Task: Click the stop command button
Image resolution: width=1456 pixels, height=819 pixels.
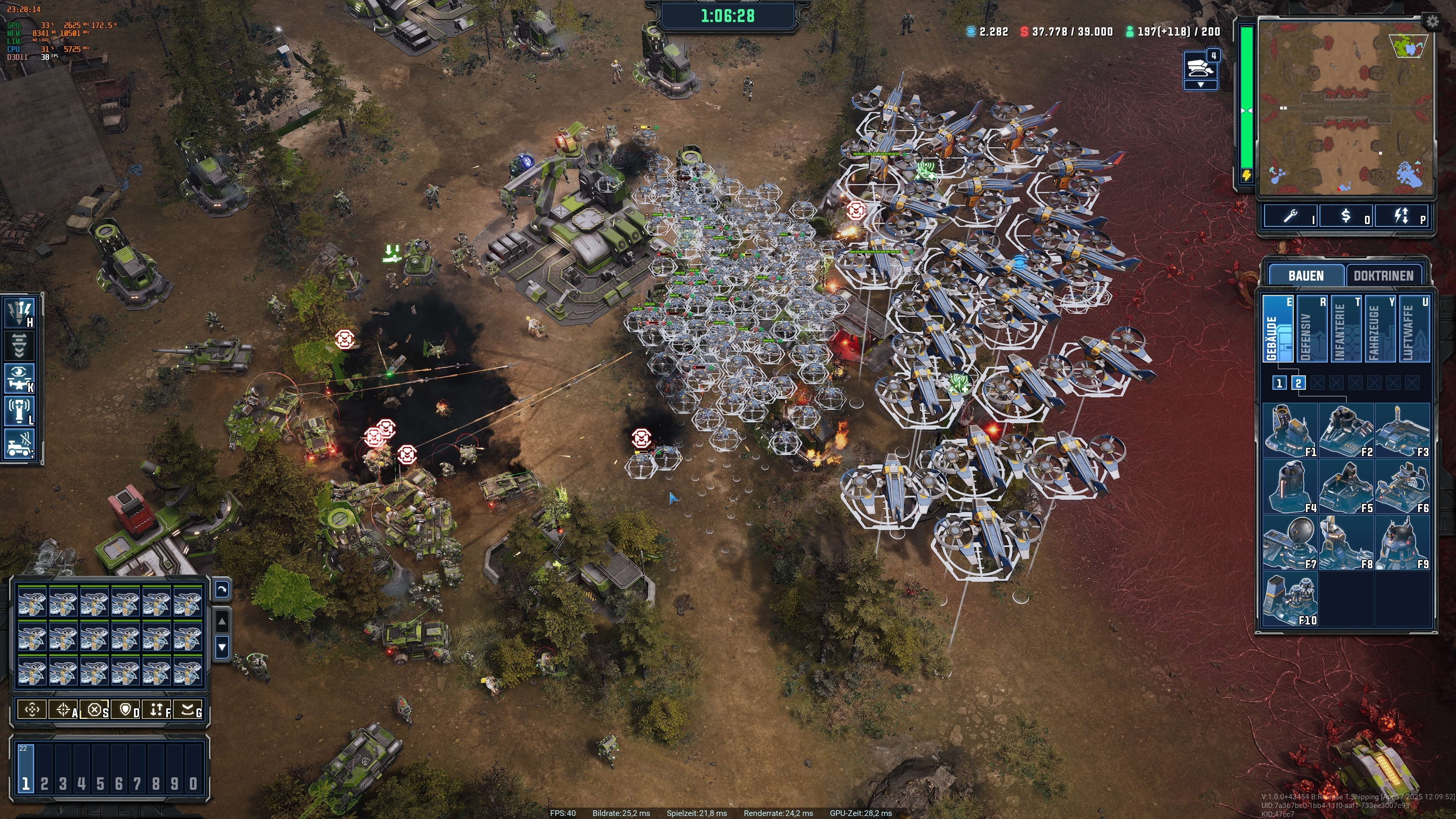Action: (95, 710)
